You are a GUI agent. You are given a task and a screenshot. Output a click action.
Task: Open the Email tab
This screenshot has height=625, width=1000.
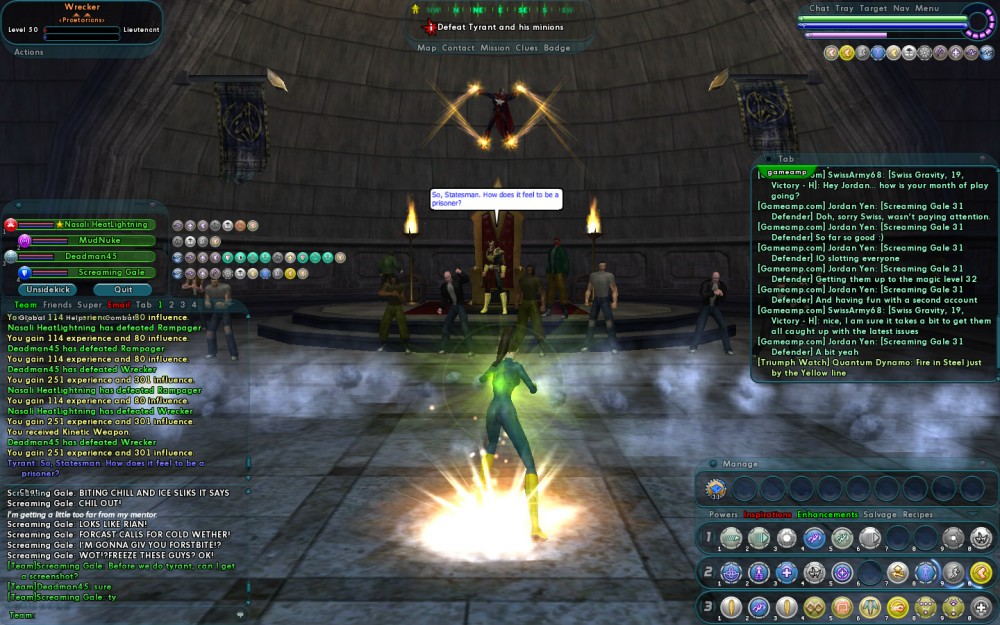119,304
